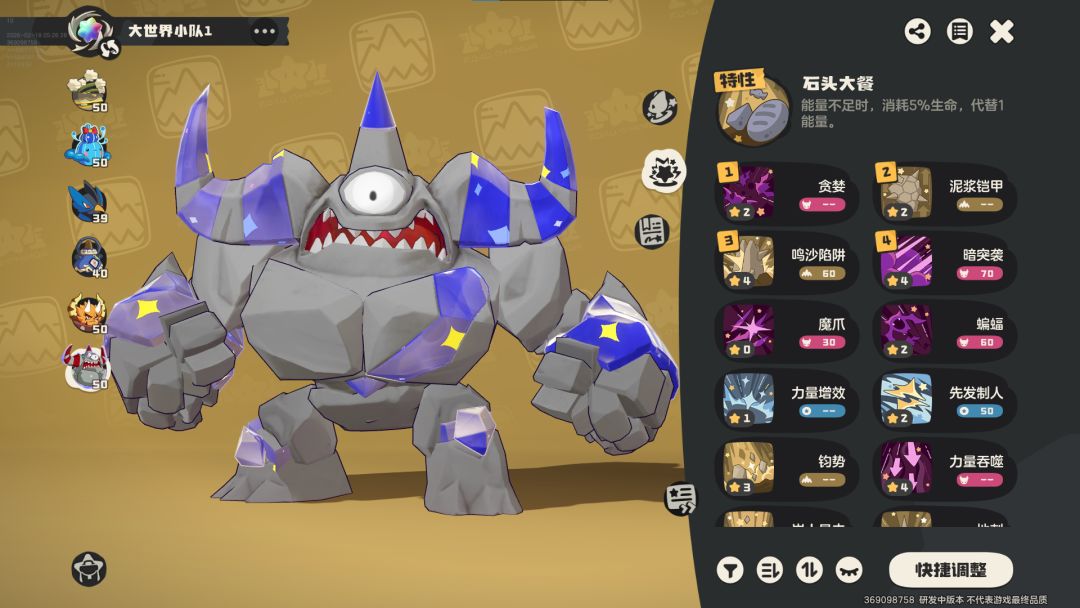
Task: Open the list notes icon beside share
Action: point(959,32)
